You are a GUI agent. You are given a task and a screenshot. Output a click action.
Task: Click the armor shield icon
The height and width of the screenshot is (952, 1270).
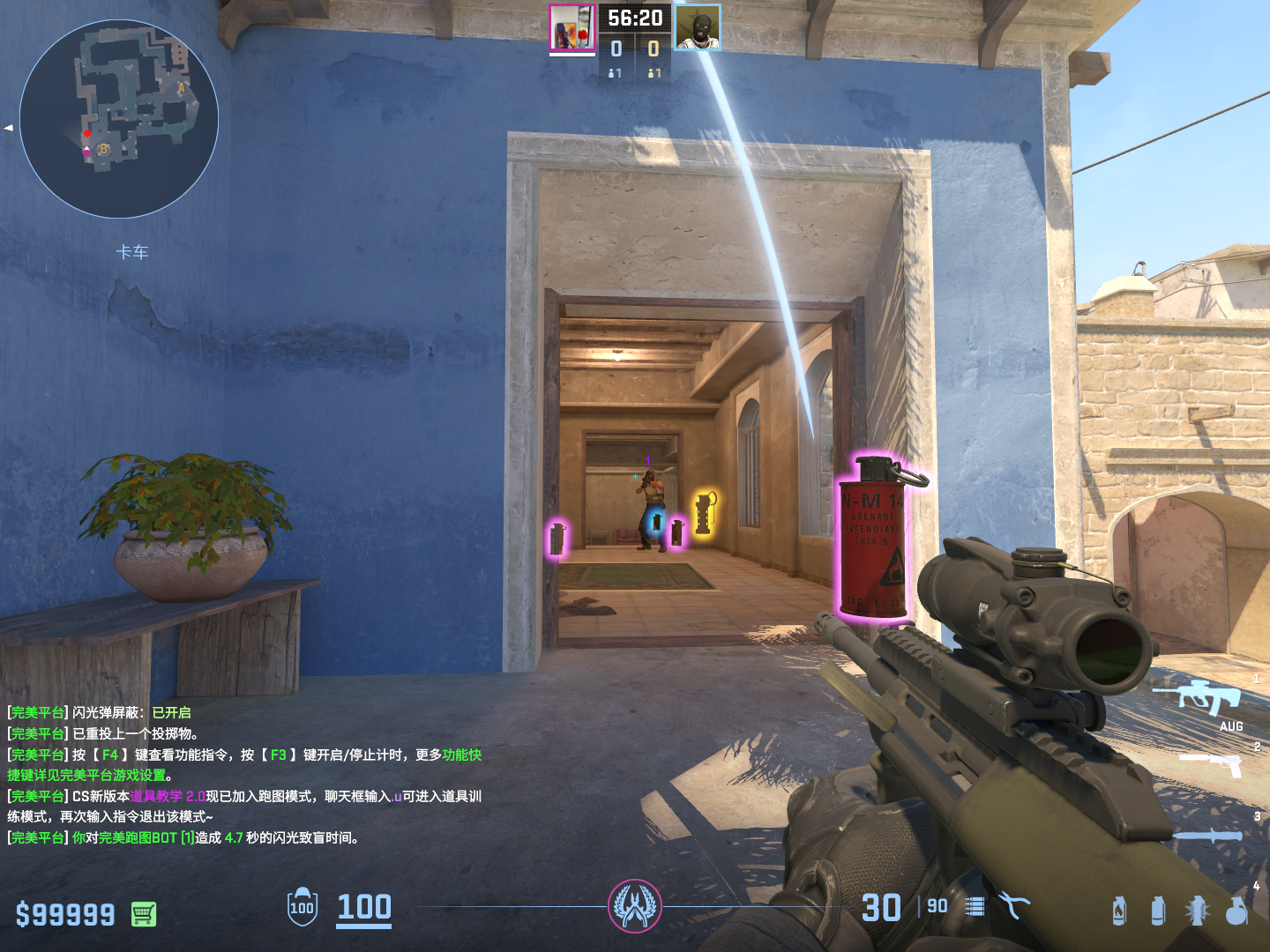pos(303,906)
